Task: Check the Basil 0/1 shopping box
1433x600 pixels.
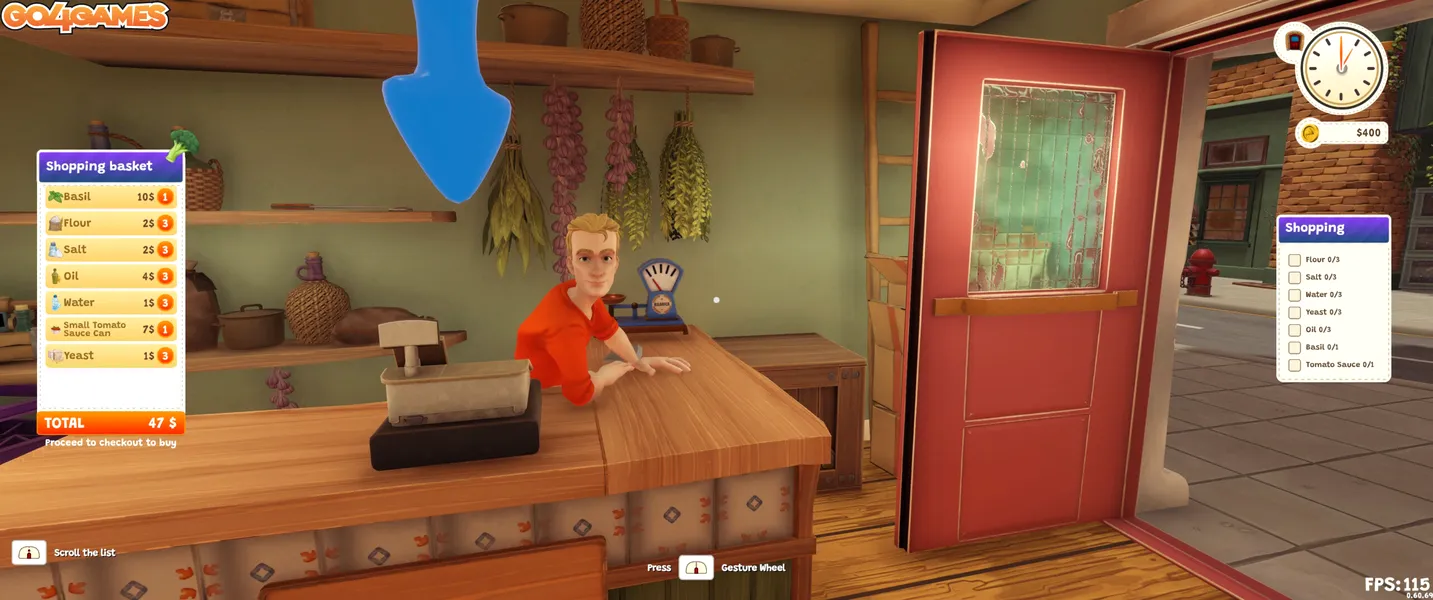Action: pos(1295,347)
